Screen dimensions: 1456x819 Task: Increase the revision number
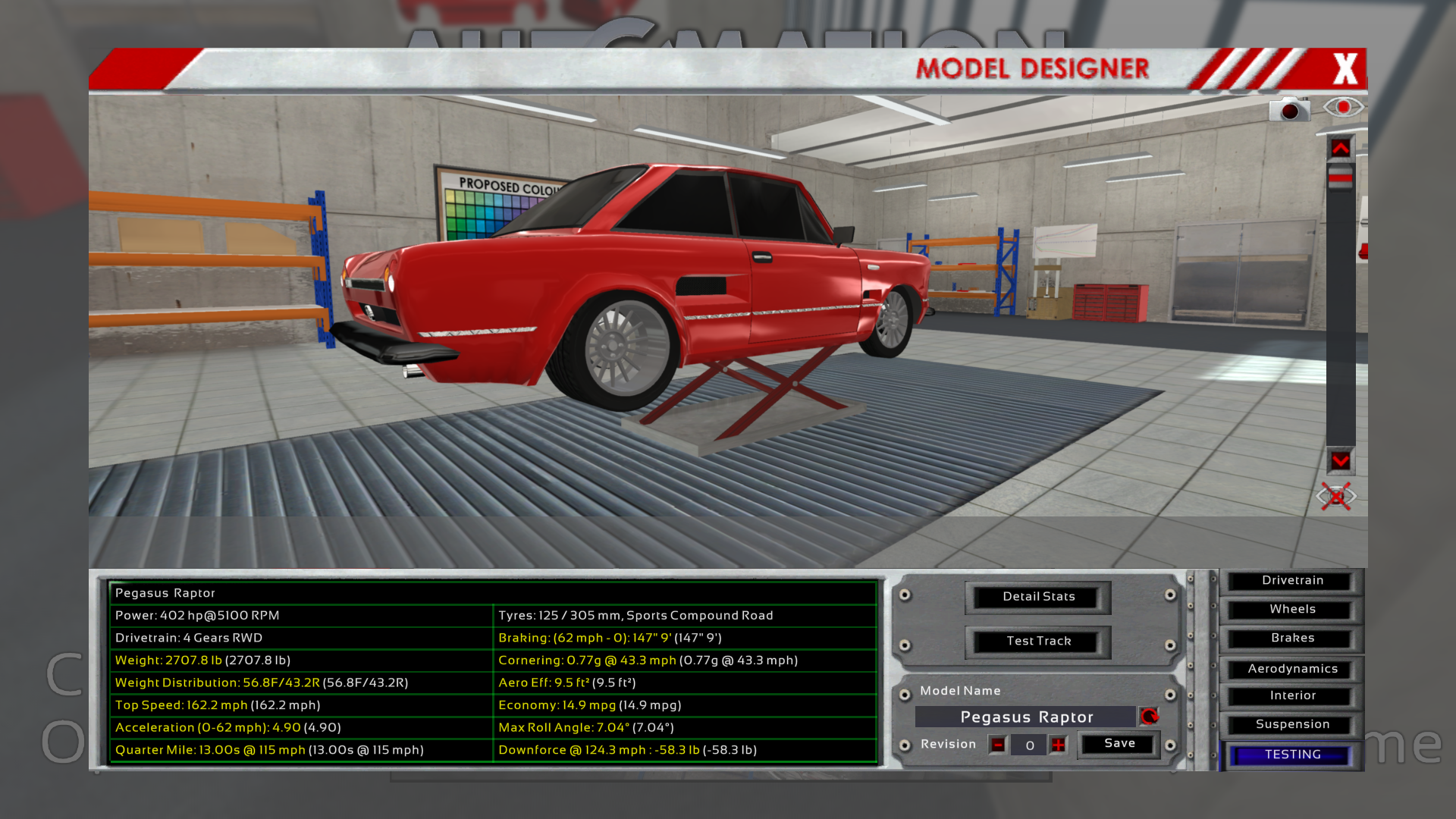1059,745
